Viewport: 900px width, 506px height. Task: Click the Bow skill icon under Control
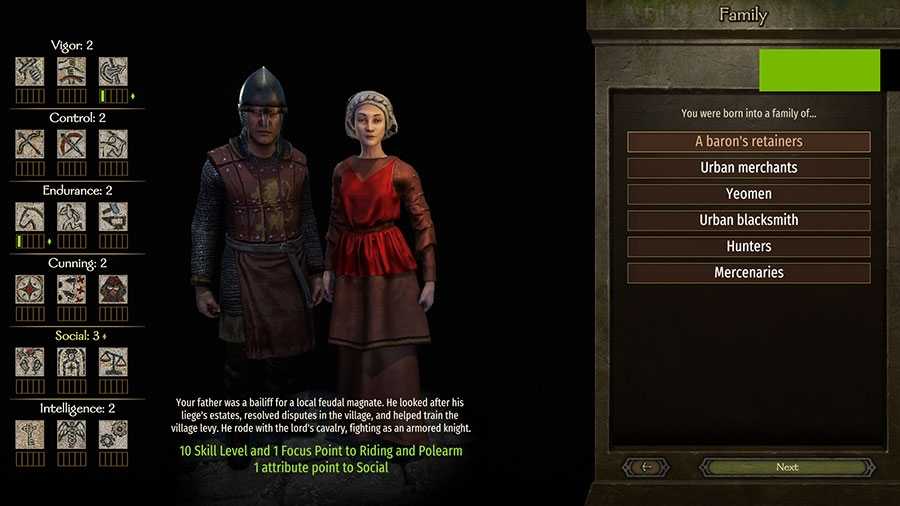tap(29, 144)
